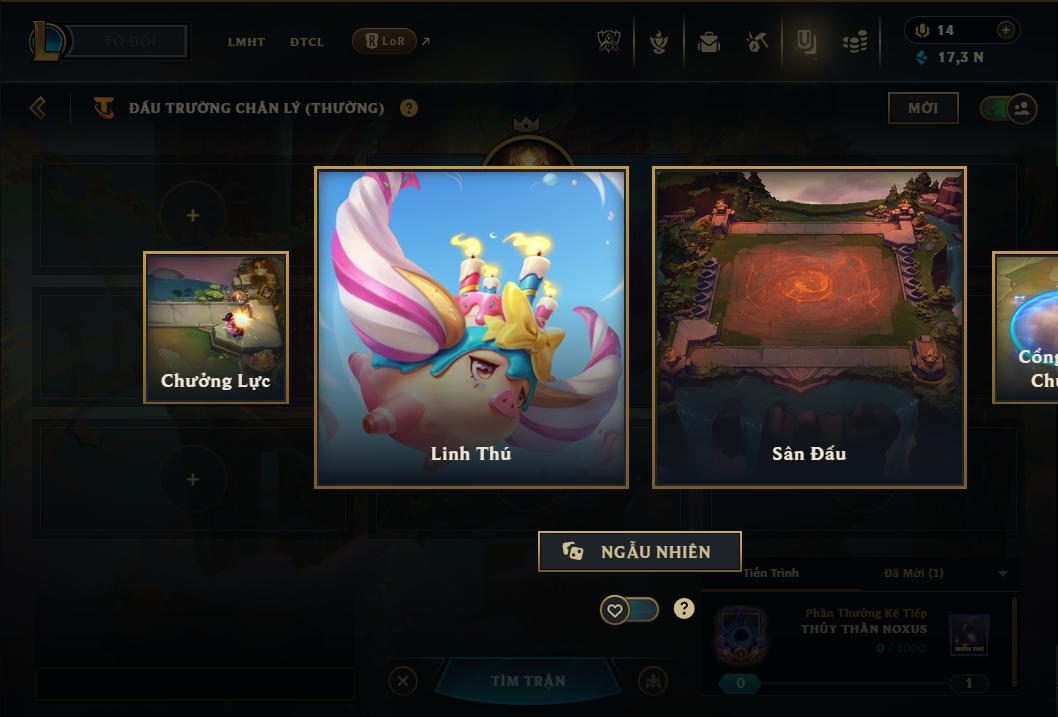Add currency with the plus button
The image size is (1058, 717).
[1005, 30]
